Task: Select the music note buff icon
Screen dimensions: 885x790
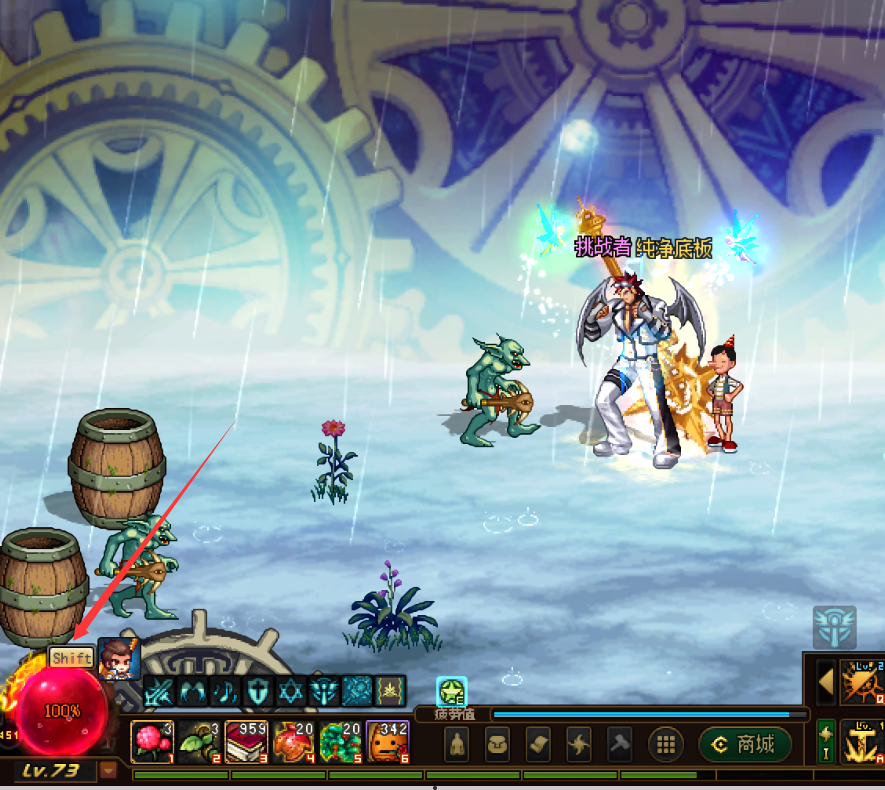Action: [227, 691]
